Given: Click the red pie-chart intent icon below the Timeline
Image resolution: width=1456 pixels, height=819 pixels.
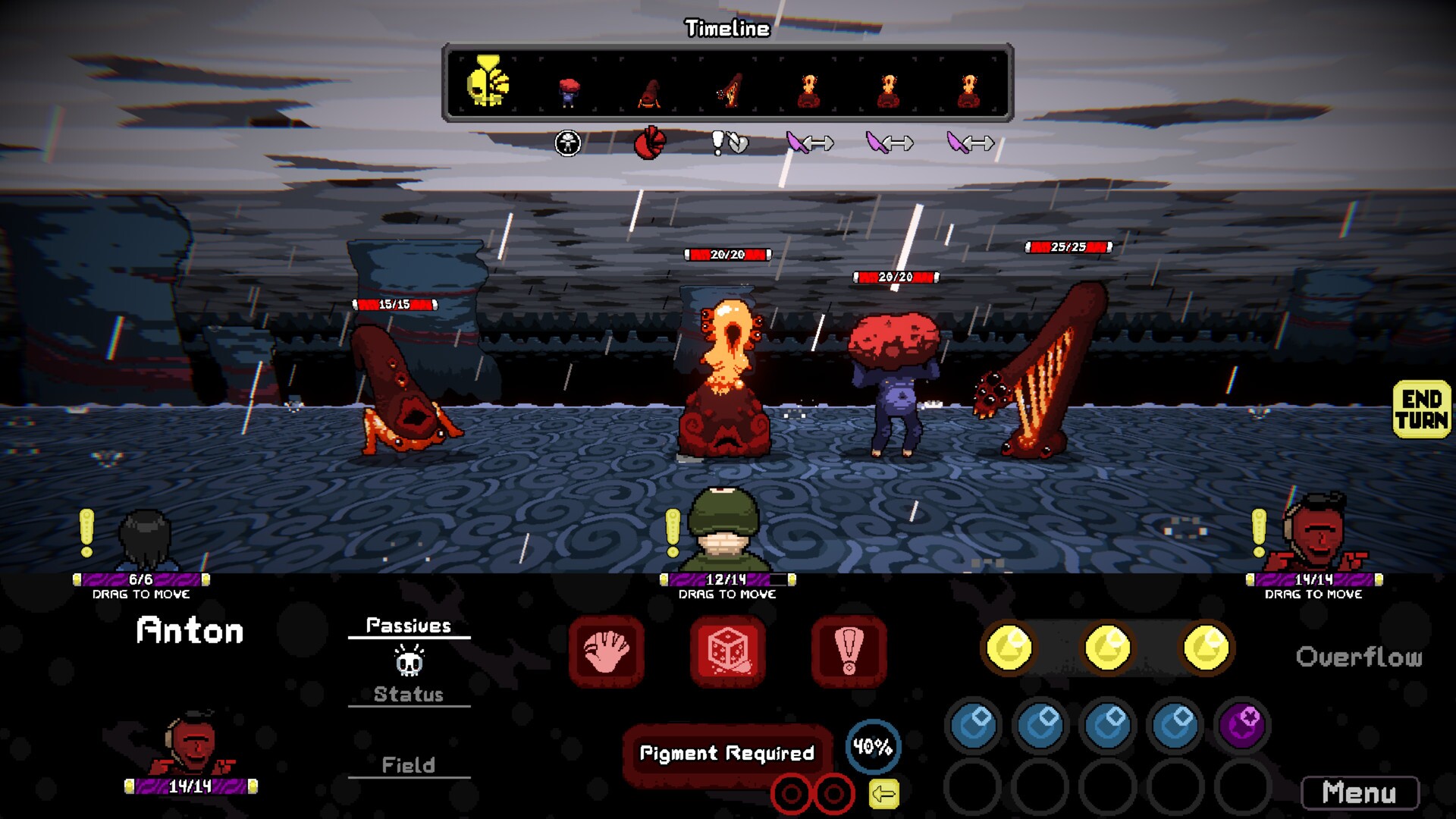Looking at the screenshot, I should point(649,142).
